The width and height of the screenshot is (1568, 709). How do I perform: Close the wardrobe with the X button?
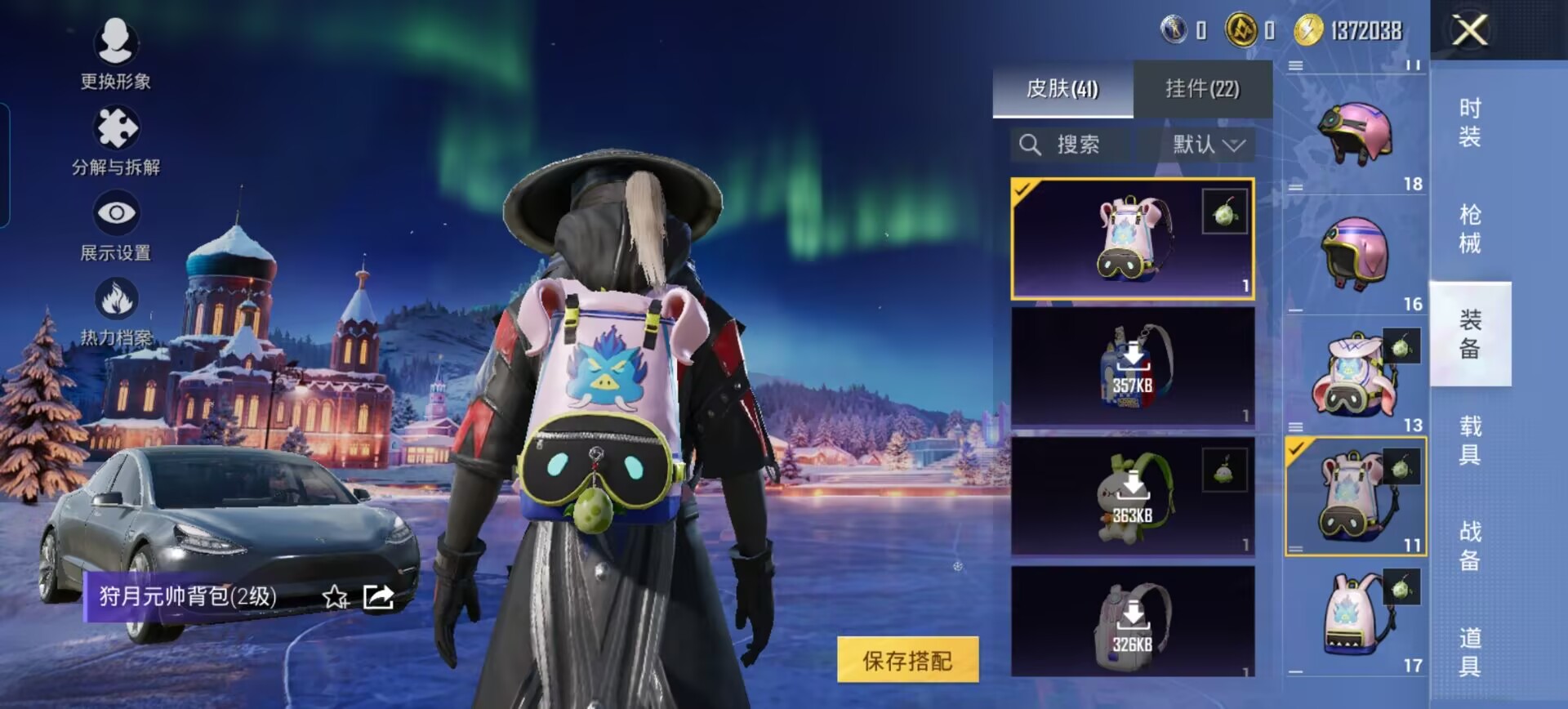click(x=1469, y=32)
